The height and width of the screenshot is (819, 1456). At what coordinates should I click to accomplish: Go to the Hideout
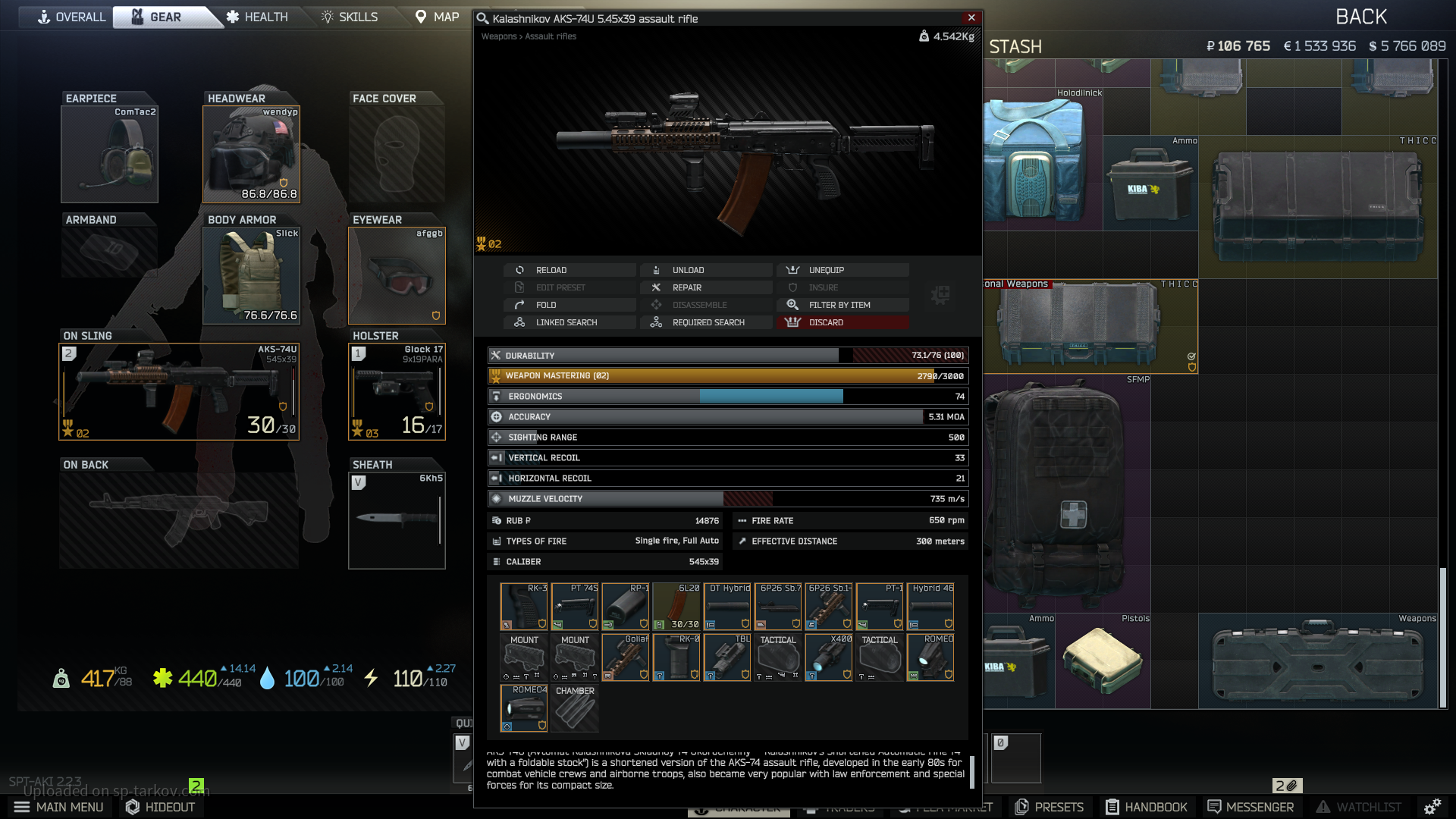[x=160, y=807]
